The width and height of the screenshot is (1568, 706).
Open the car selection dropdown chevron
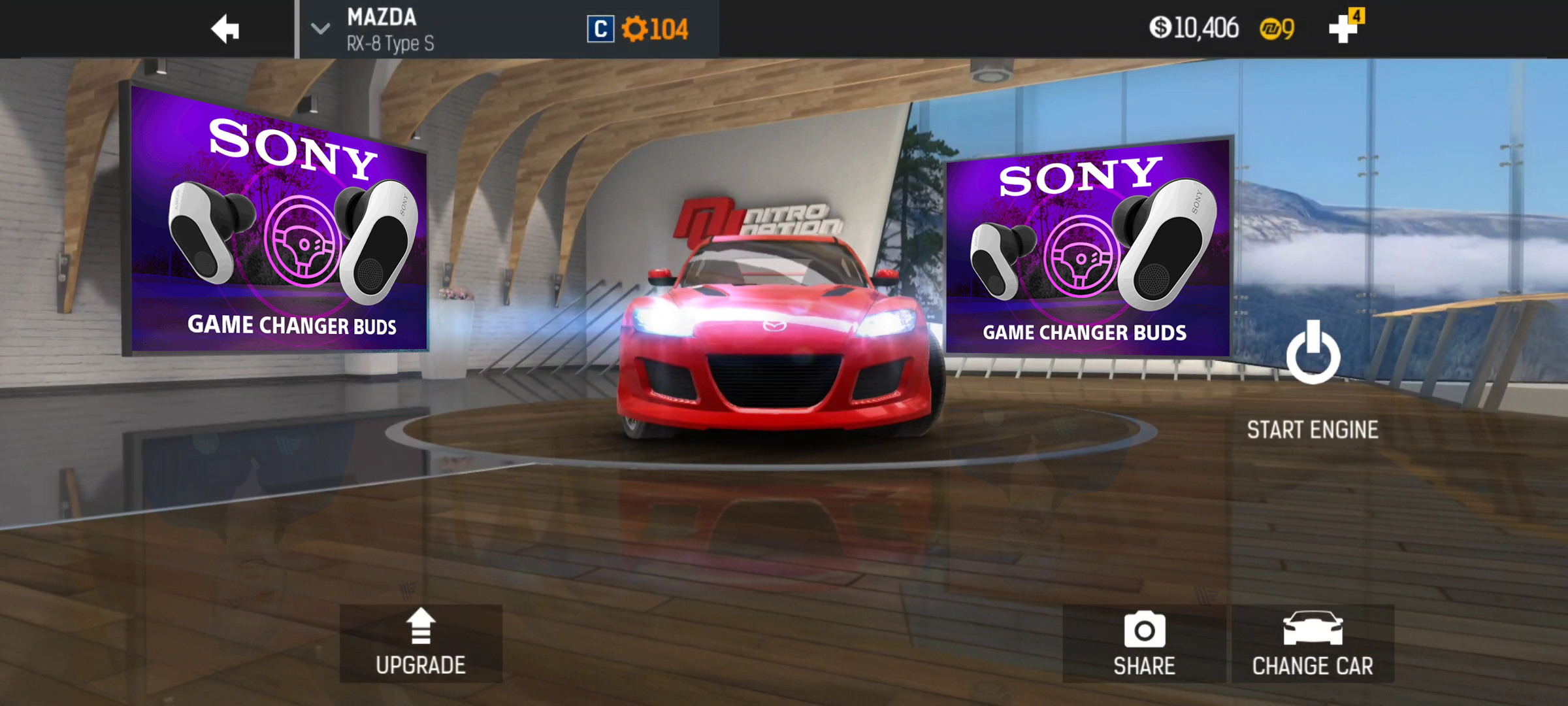pyautogui.click(x=319, y=29)
